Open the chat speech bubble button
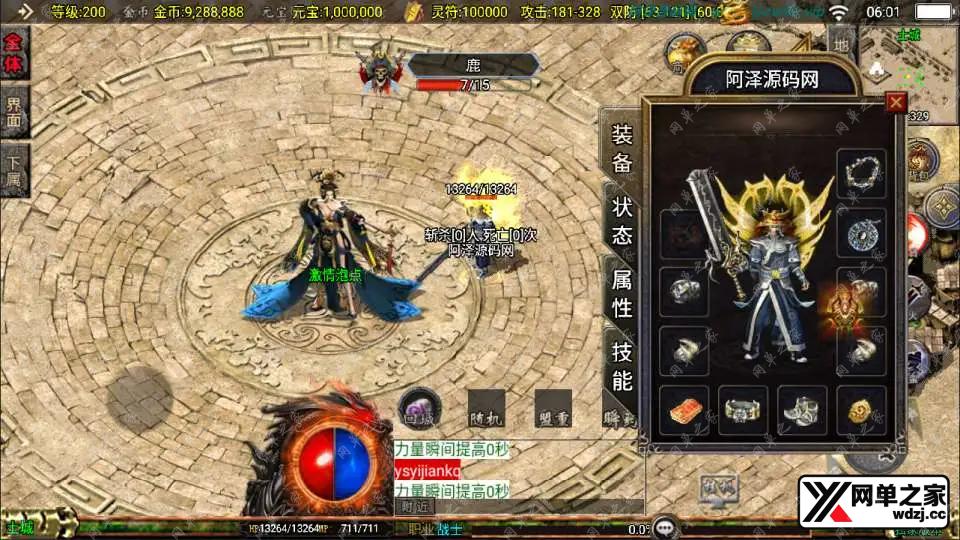 coord(666,526)
